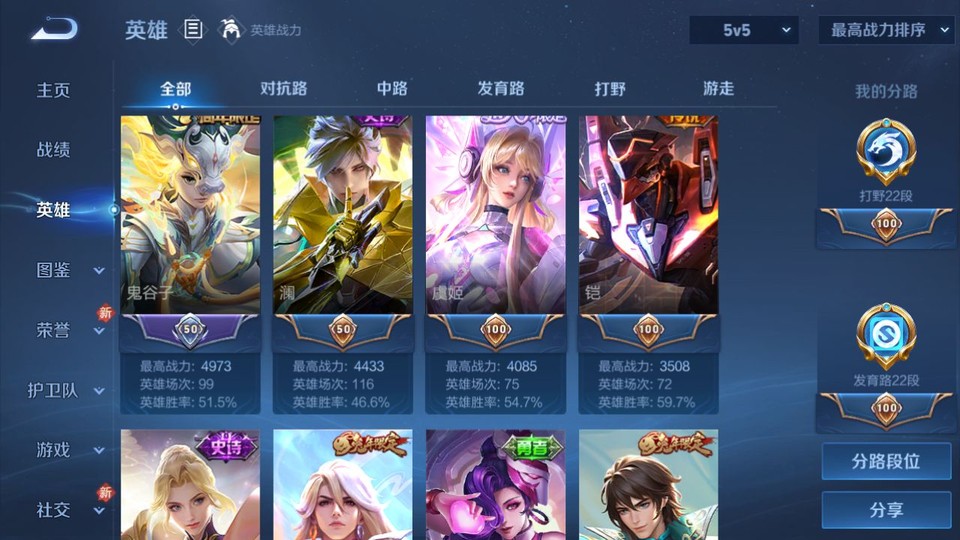
Task: Click the 分享 share button
Action: [x=886, y=510]
